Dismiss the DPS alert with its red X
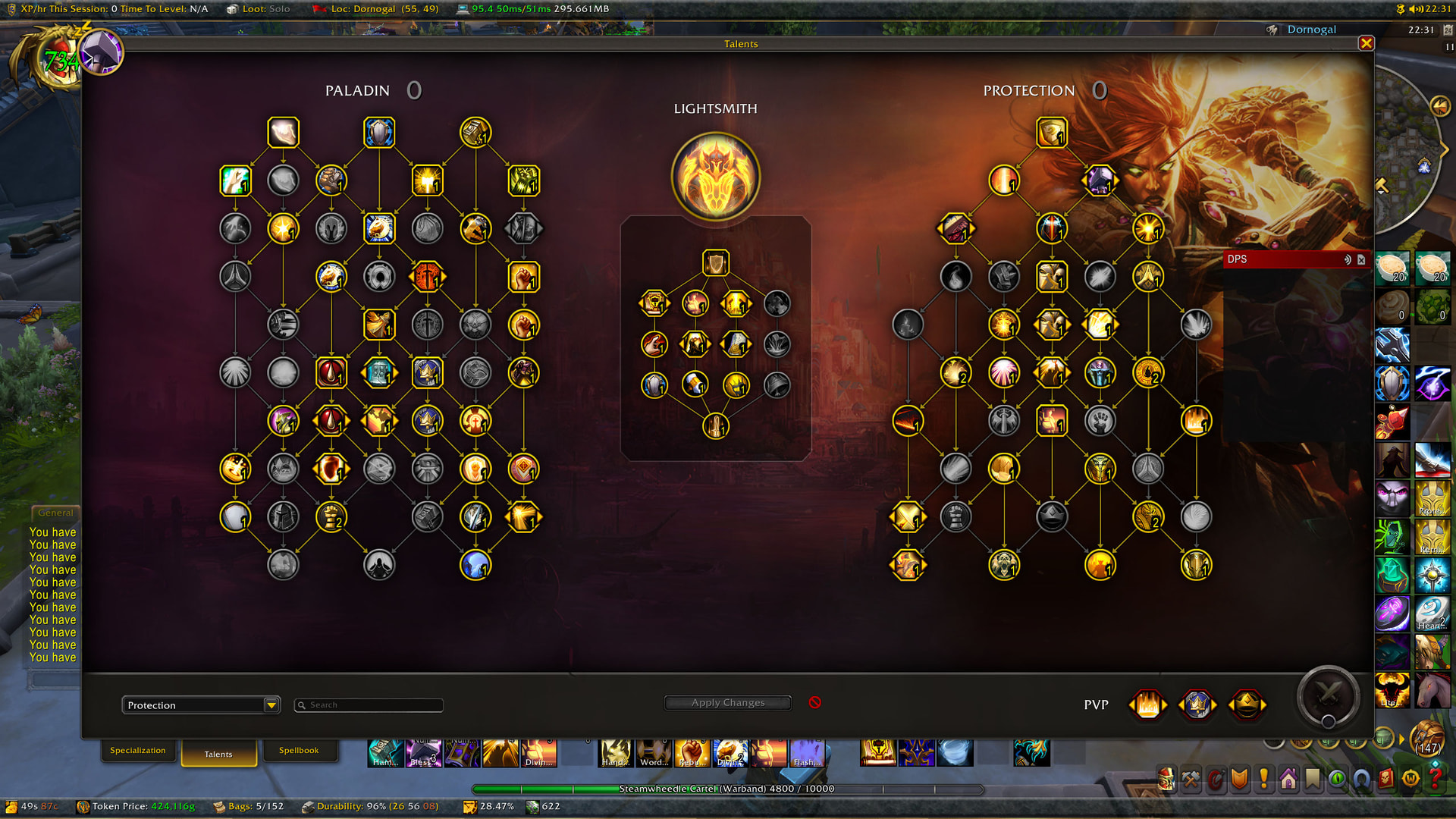Screen dimensions: 1456x819 point(1362,260)
